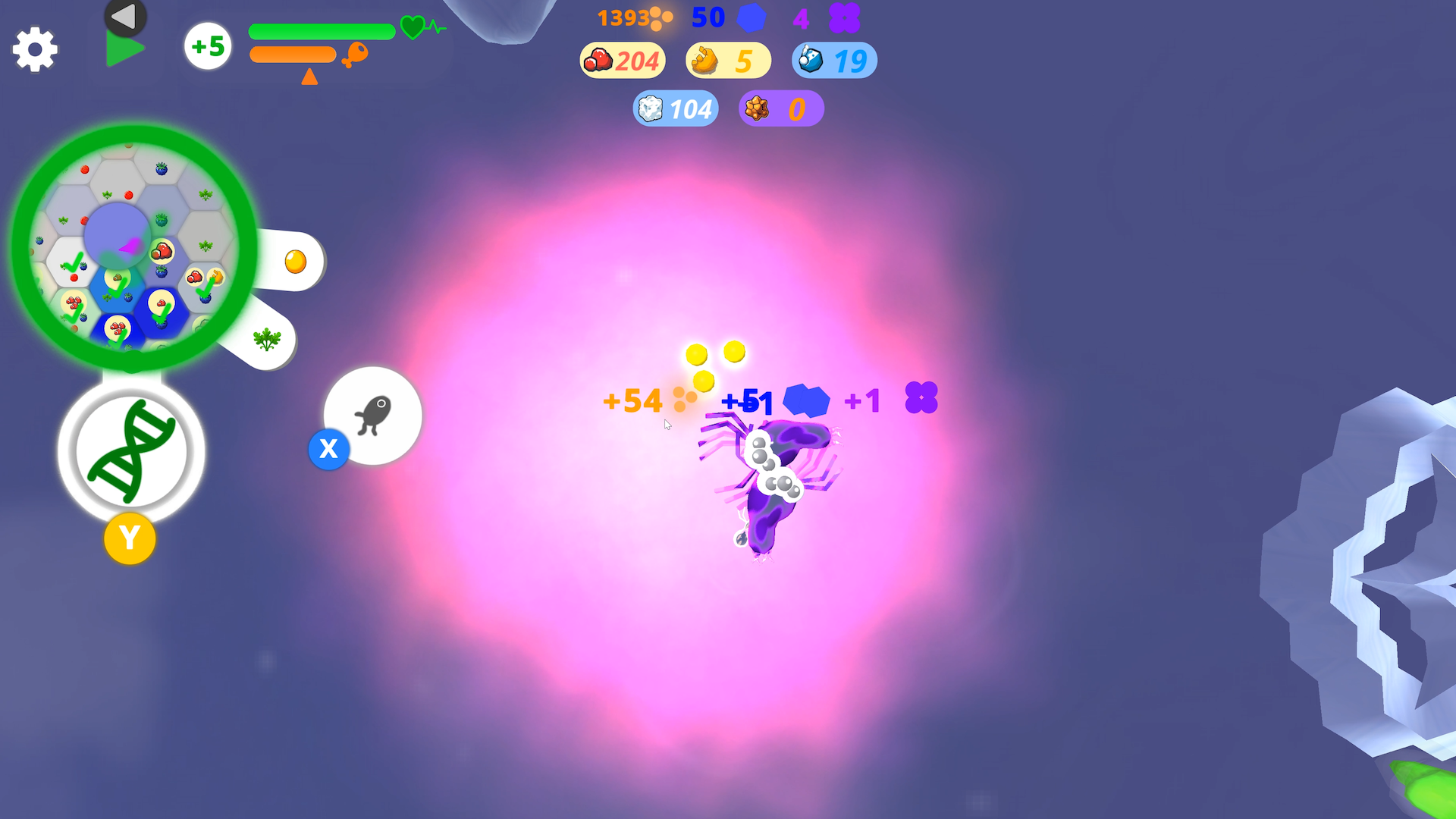Click the purple cell cluster icon
This screenshot has height=819, width=1456.
(844, 18)
